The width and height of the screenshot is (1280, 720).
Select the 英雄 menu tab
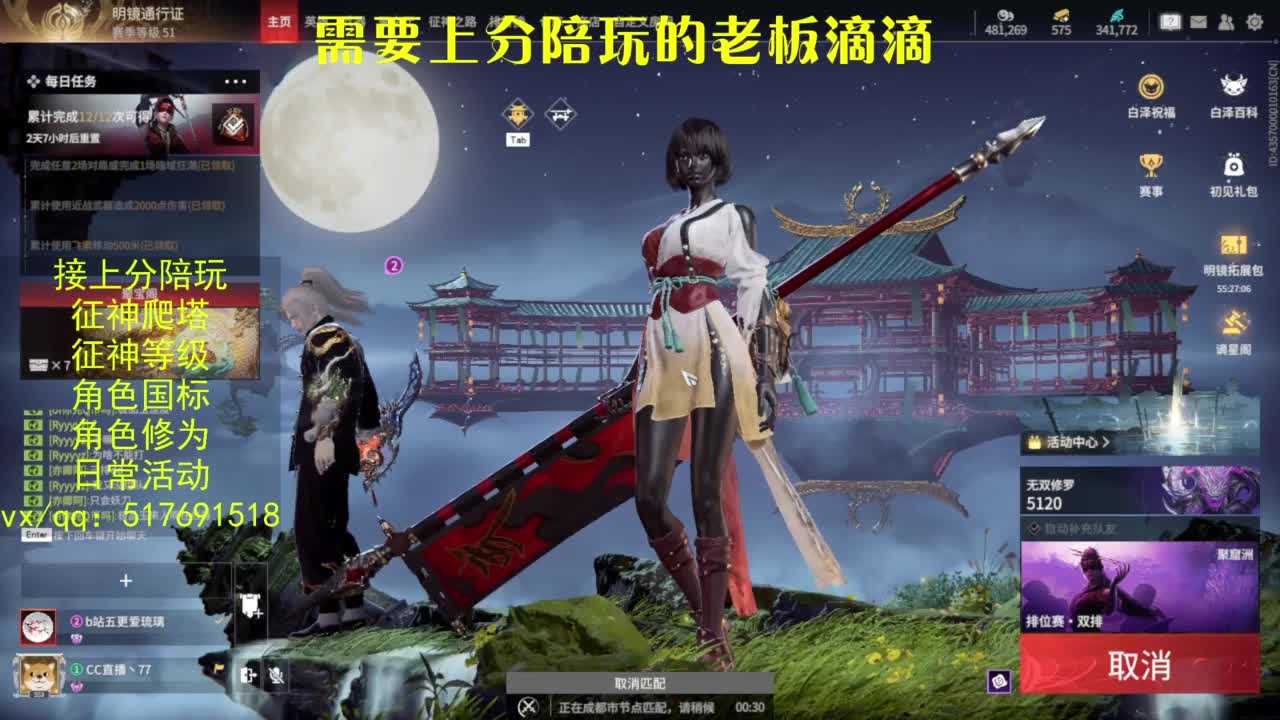310,18
